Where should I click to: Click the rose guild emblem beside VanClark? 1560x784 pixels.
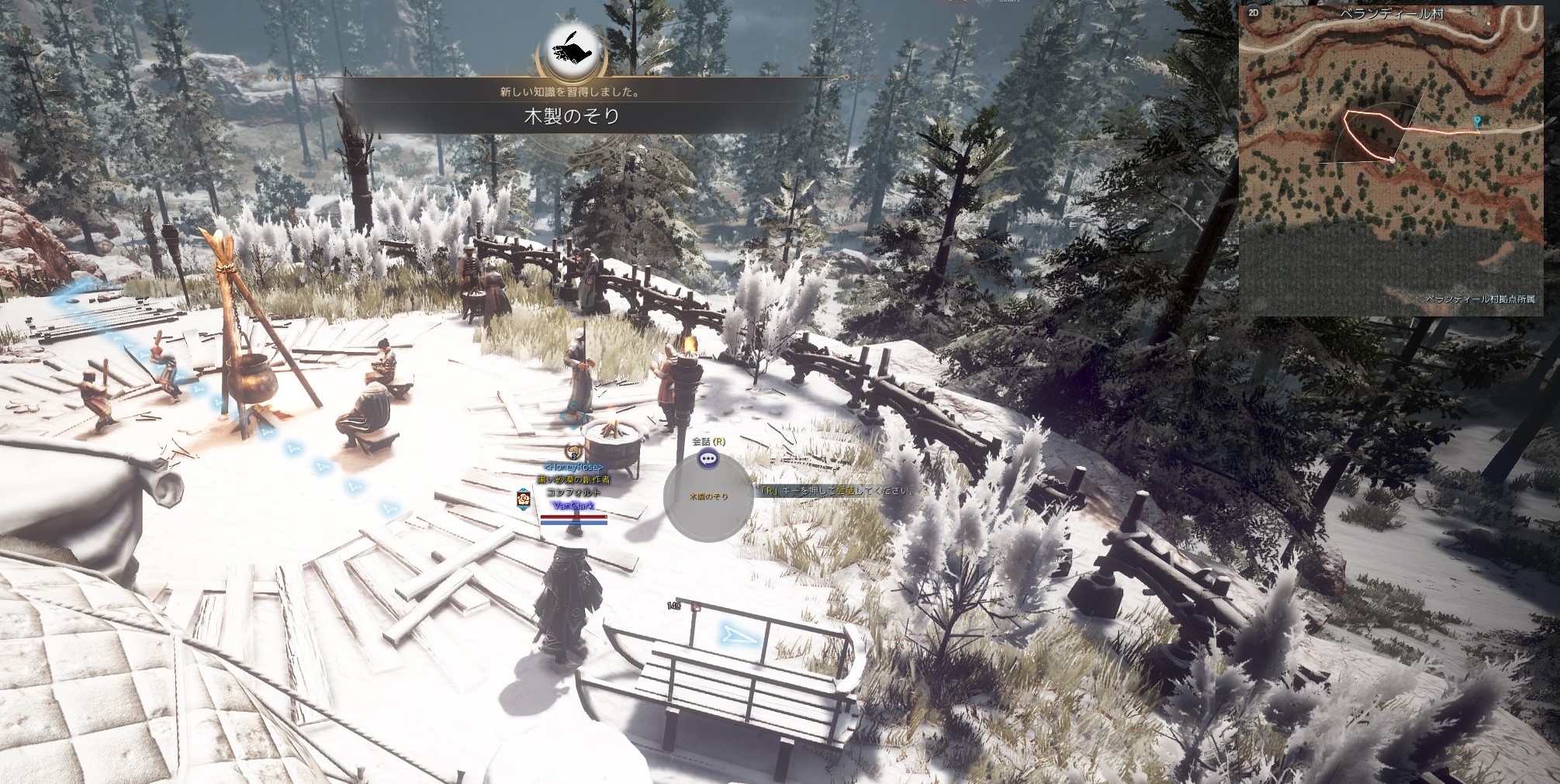pos(524,498)
